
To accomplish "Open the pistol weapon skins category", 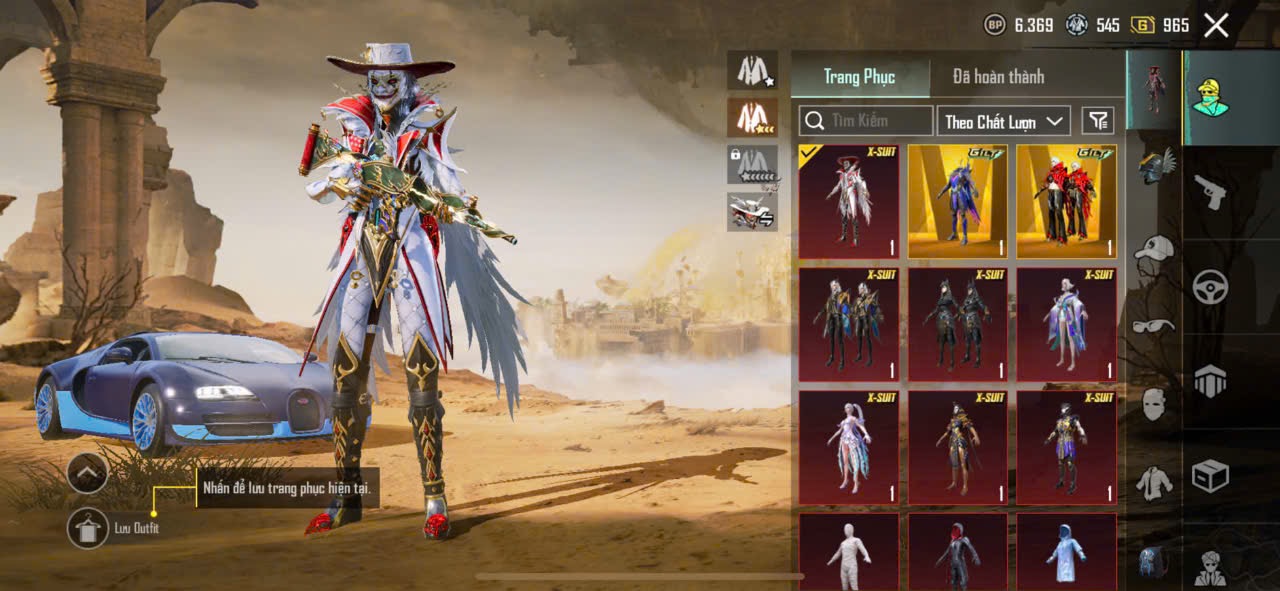I will click(x=1210, y=192).
